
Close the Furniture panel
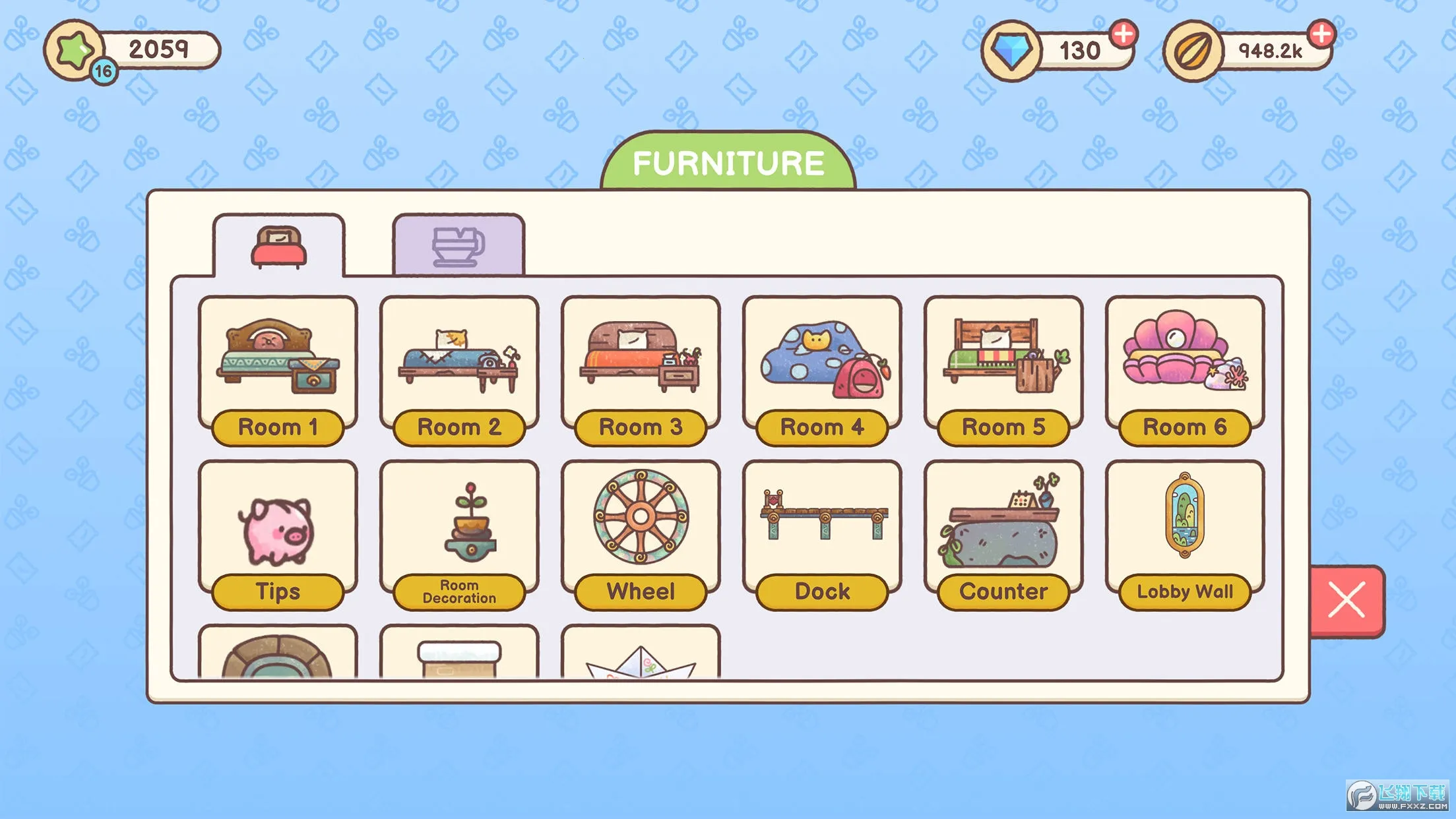[1346, 600]
